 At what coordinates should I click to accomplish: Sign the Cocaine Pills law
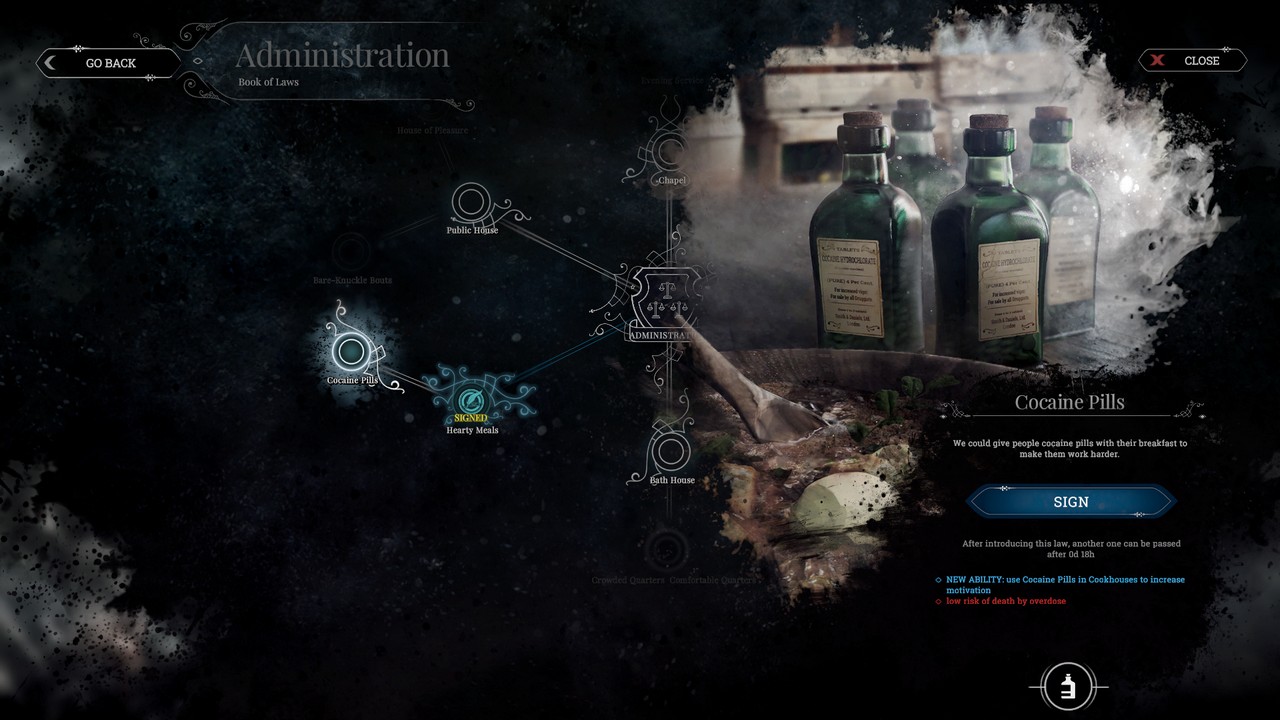point(1070,502)
